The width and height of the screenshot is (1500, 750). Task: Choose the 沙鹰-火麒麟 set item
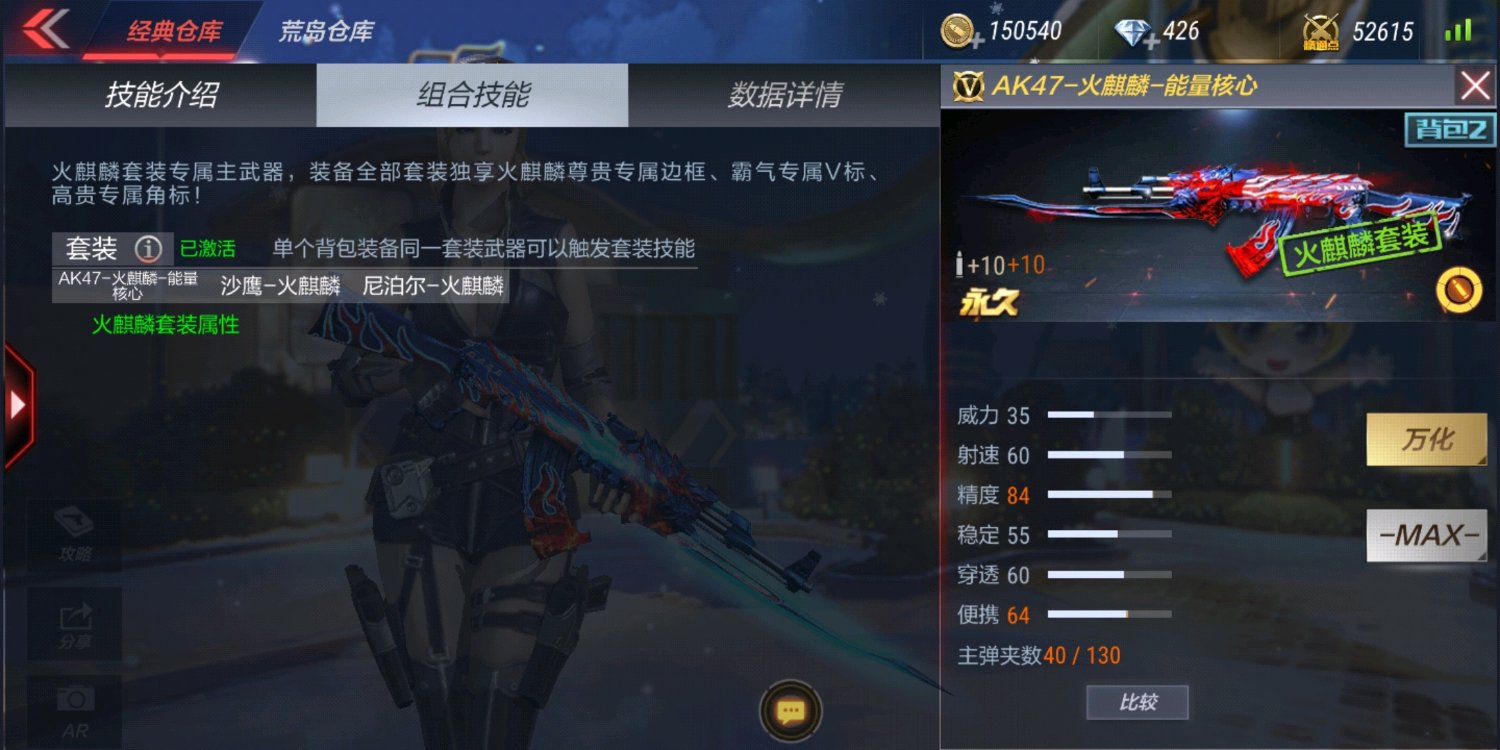pos(280,286)
